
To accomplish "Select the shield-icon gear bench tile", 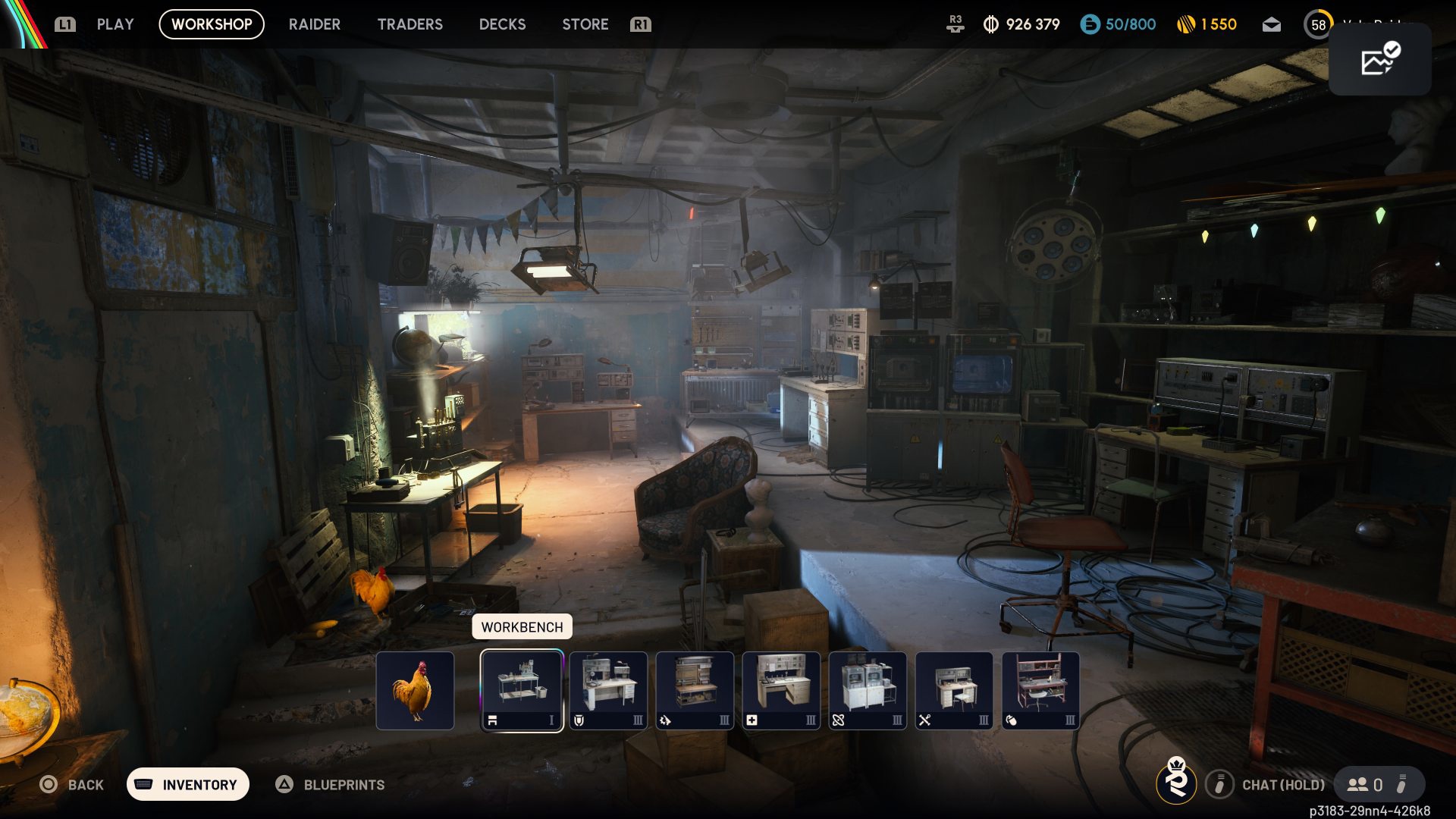I will tap(608, 691).
